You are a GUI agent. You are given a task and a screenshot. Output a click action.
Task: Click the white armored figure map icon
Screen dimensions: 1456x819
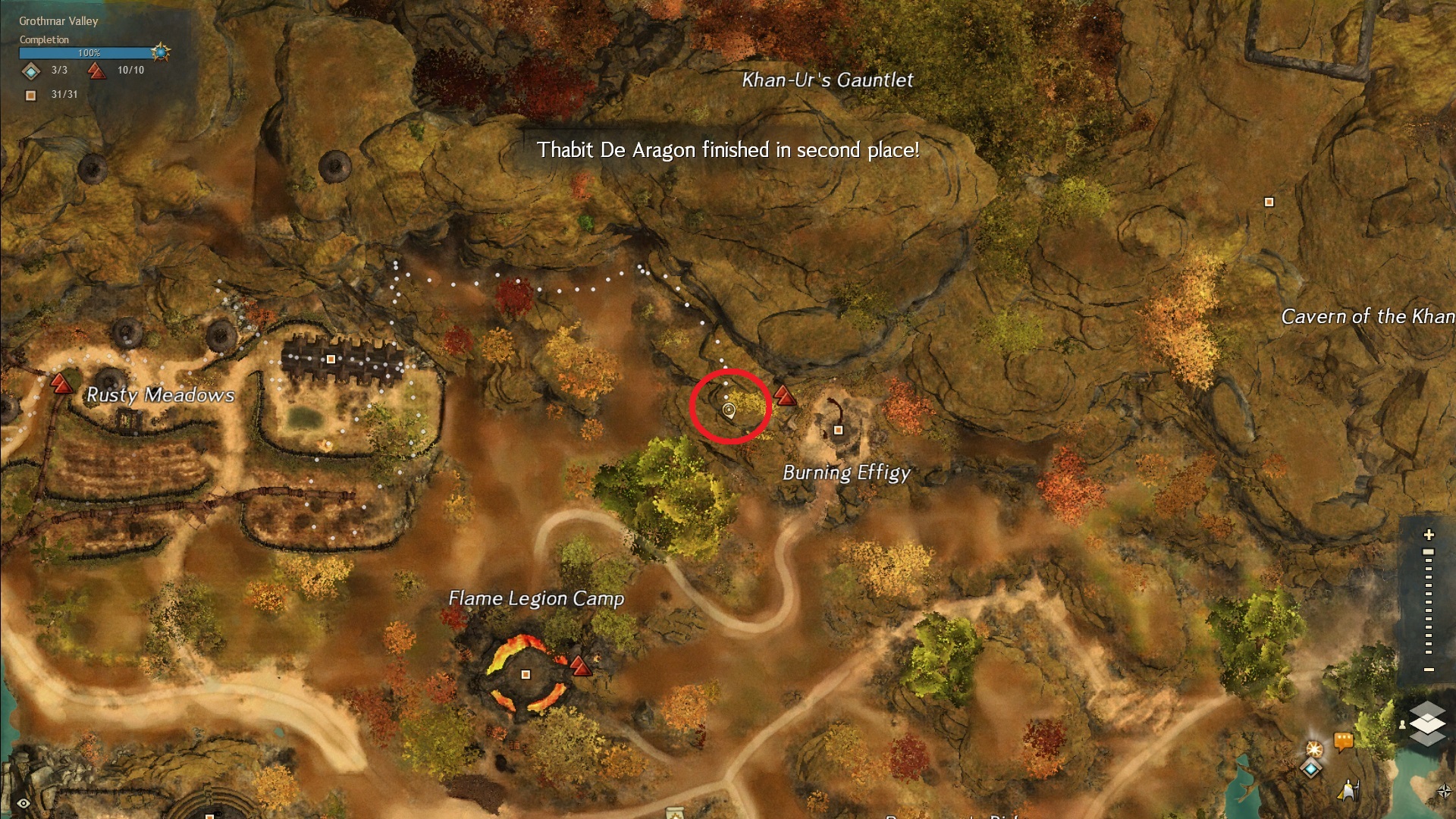[x=1349, y=789]
